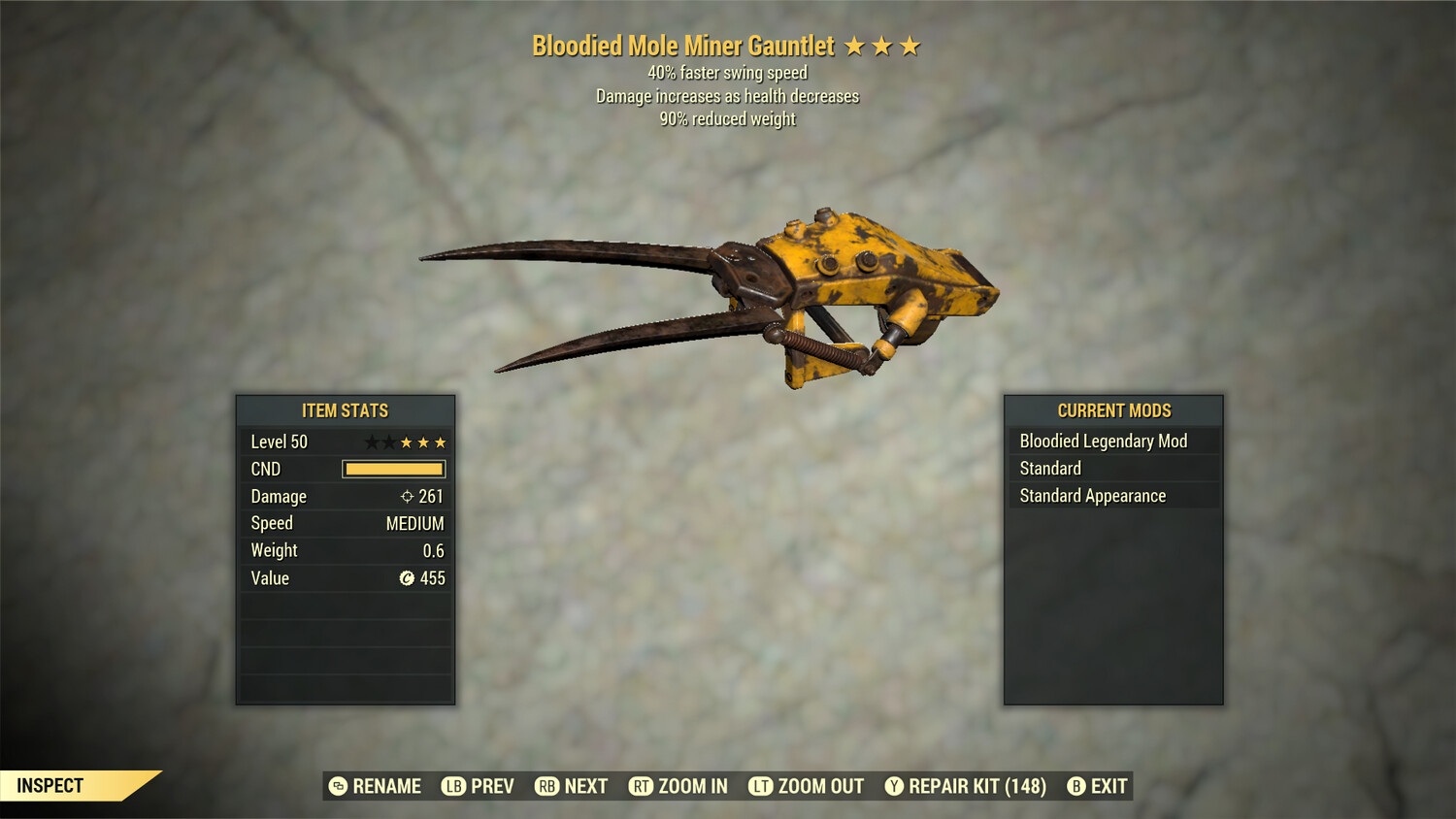Use the Repair Kit (148) option
Screen dimensions: 1456x819
click(966, 786)
